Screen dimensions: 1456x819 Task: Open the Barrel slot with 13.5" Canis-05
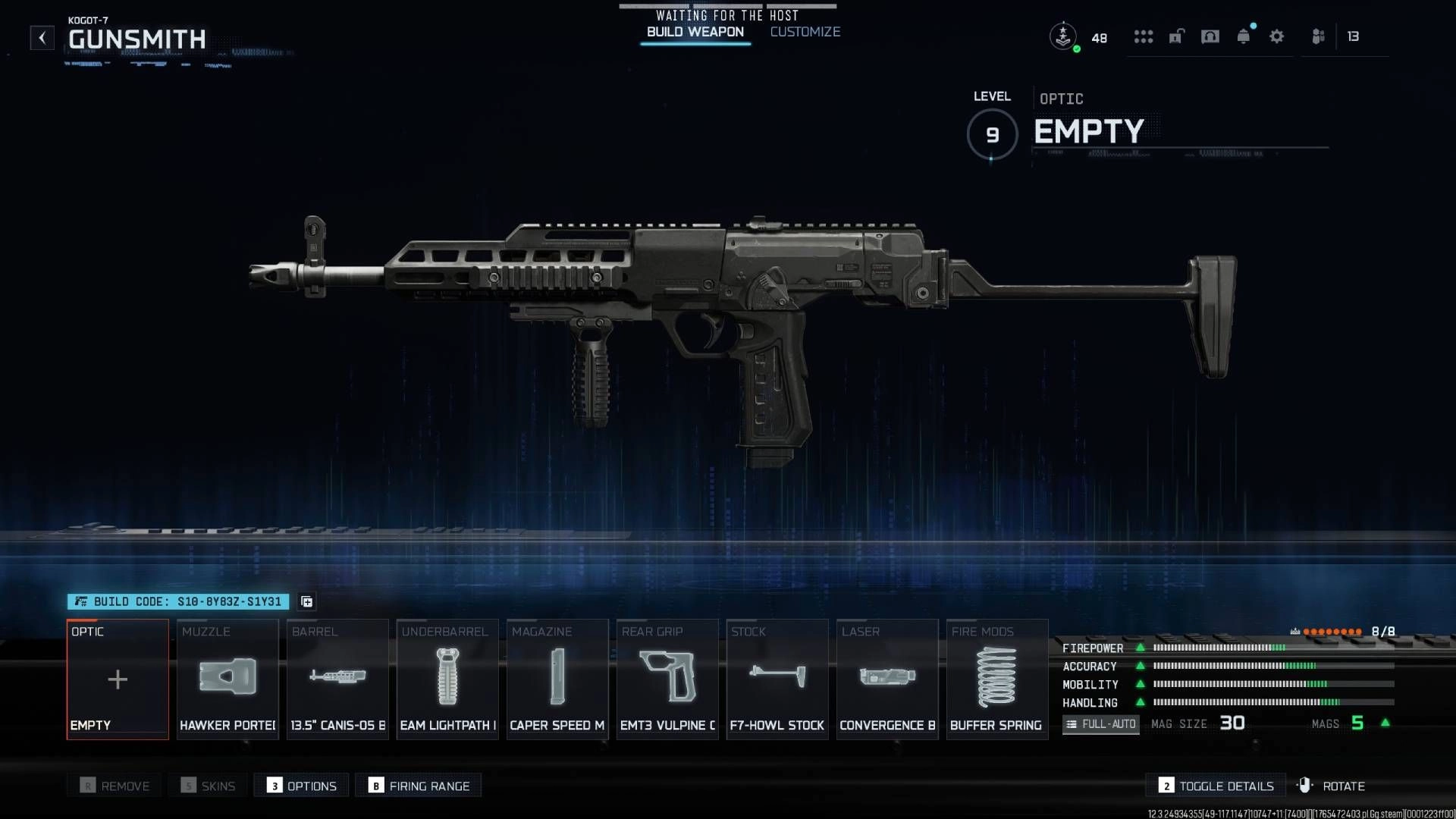[337, 679]
